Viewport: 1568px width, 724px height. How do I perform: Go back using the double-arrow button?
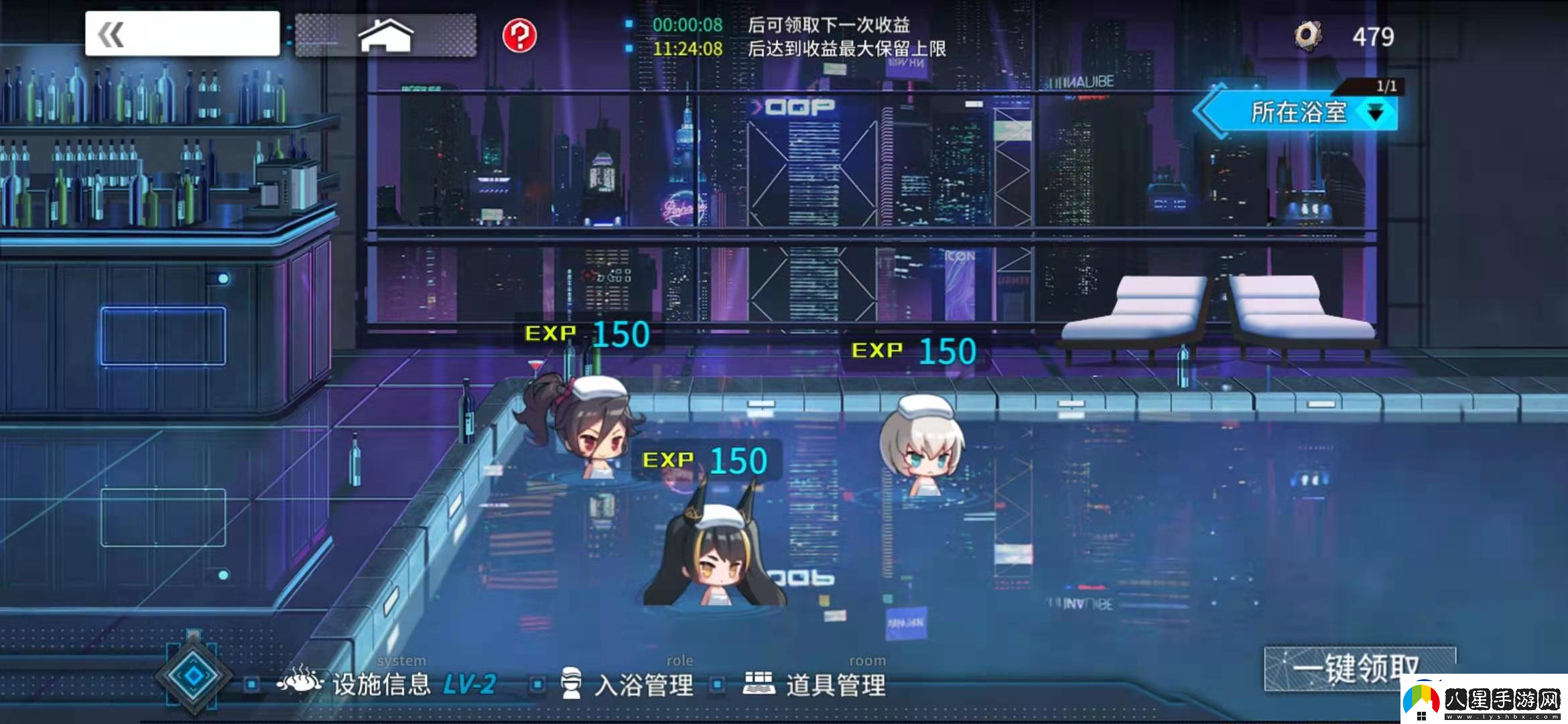182,34
